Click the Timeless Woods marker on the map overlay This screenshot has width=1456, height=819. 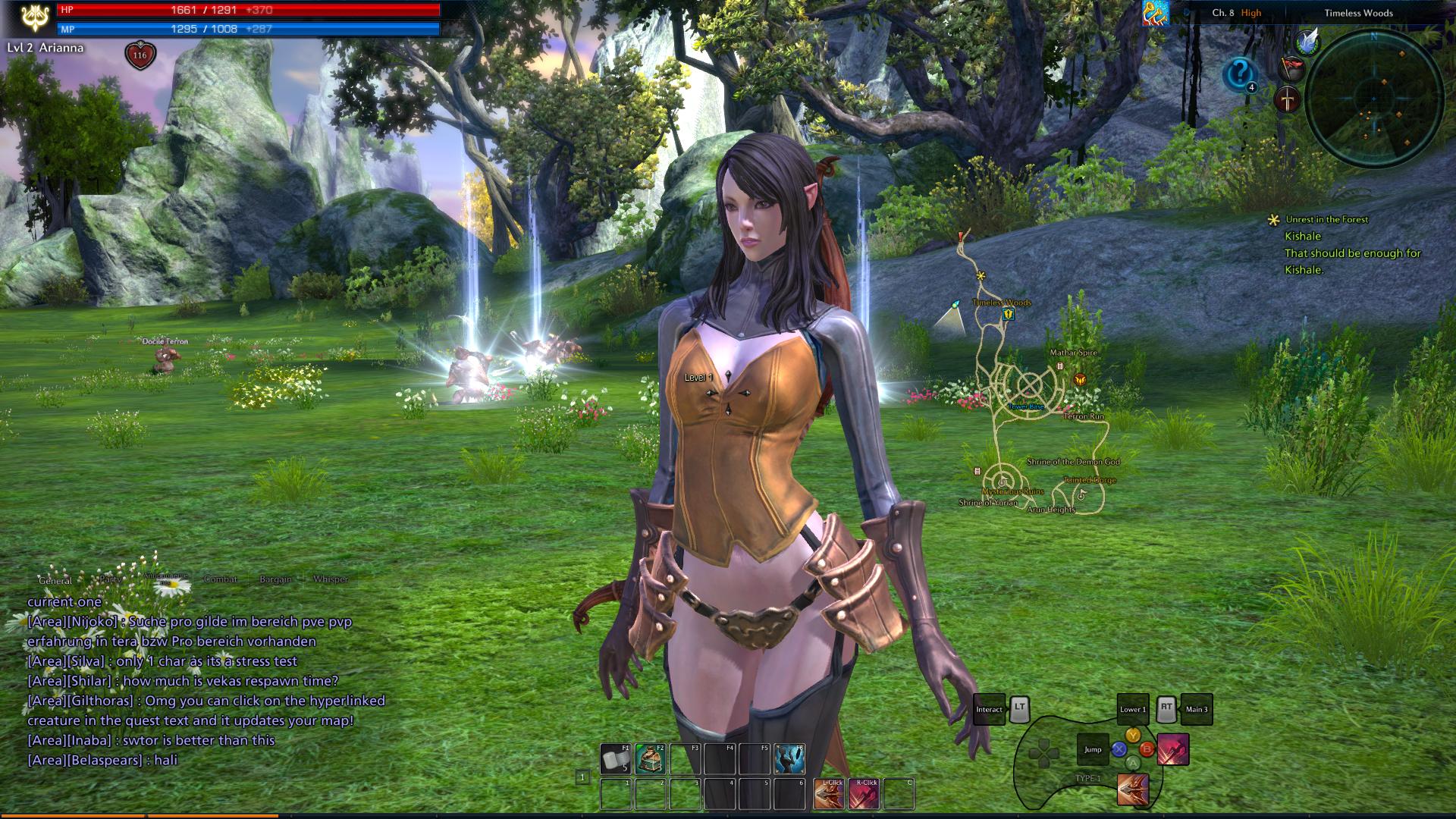[1007, 313]
